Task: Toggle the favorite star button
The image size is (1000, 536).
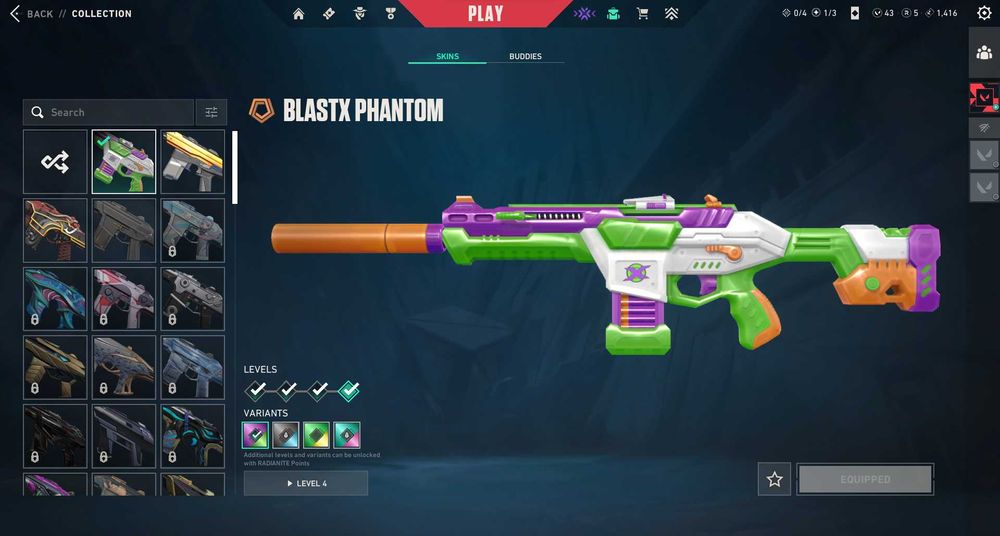Action: coord(774,479)
